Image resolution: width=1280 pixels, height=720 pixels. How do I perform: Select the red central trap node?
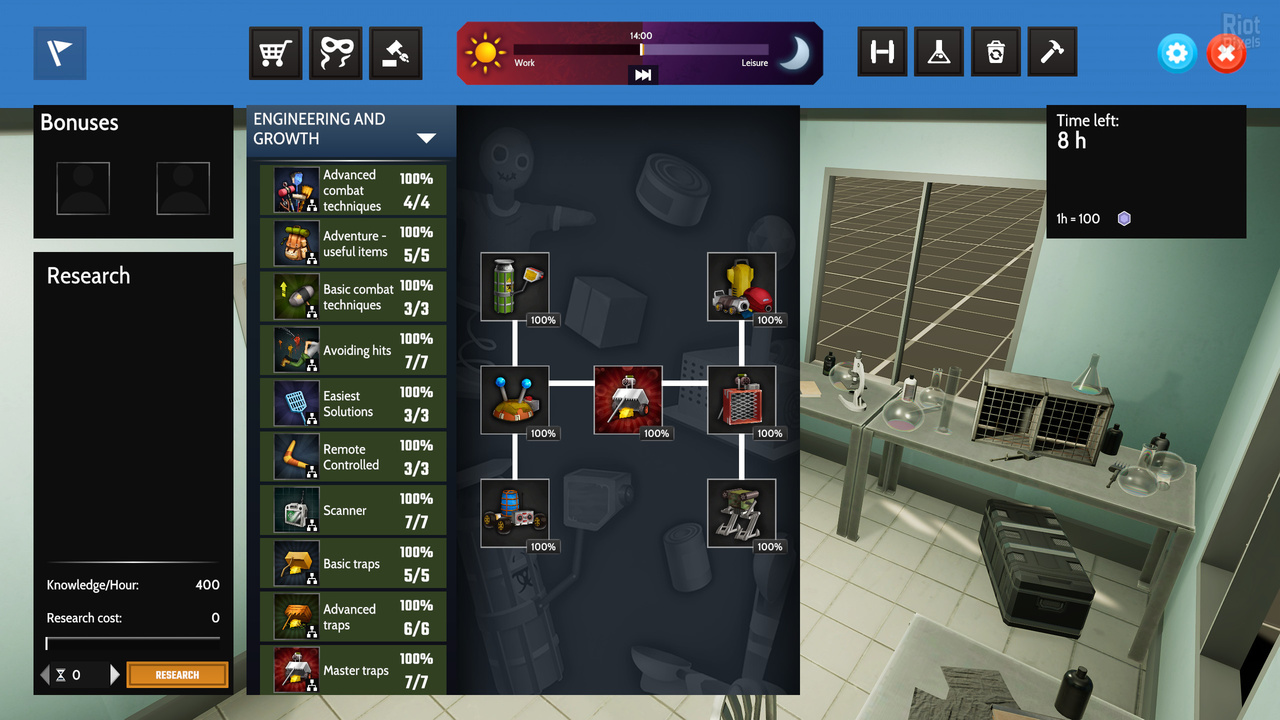point(628,399)
